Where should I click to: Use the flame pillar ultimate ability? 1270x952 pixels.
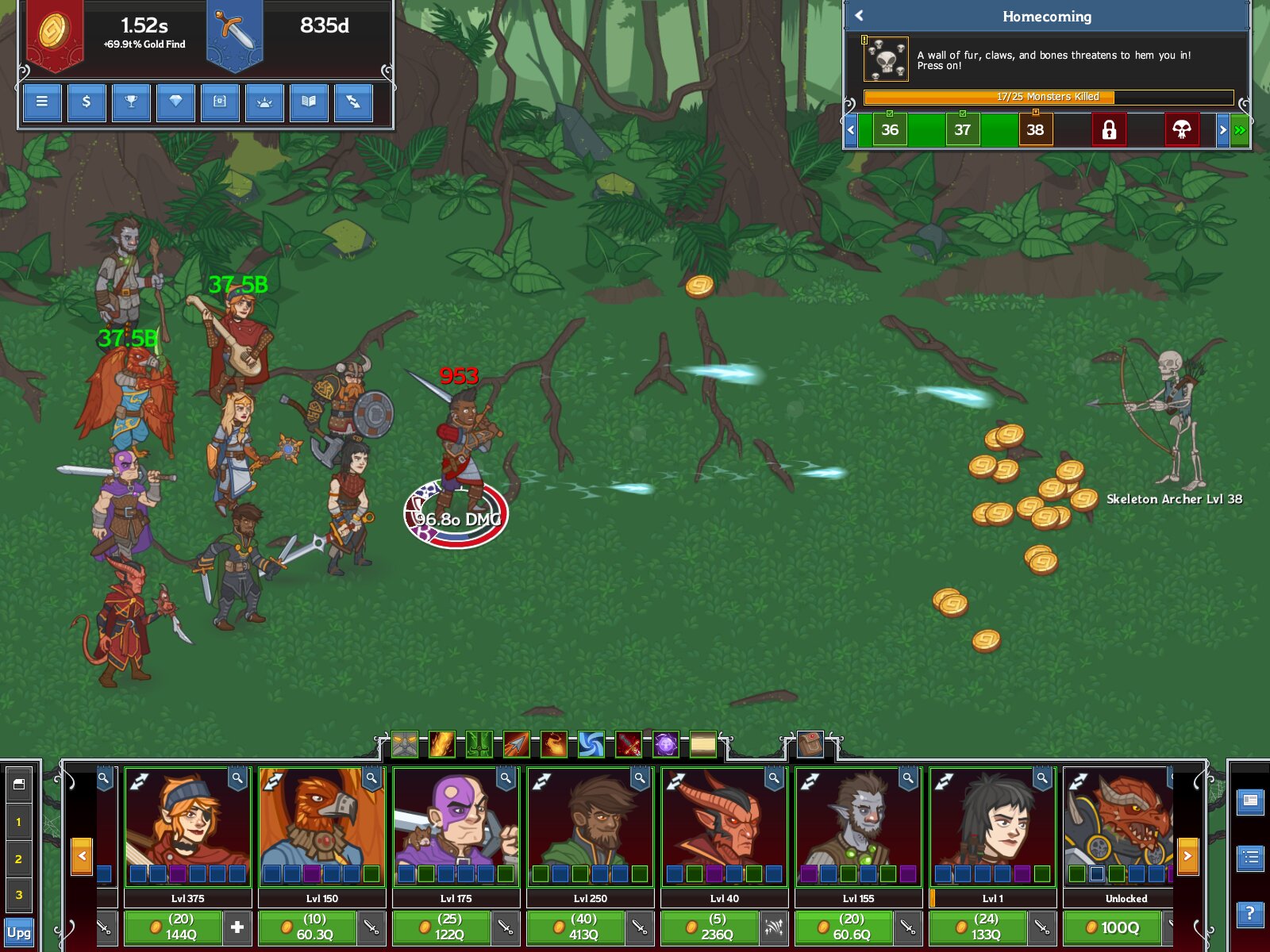442,744
